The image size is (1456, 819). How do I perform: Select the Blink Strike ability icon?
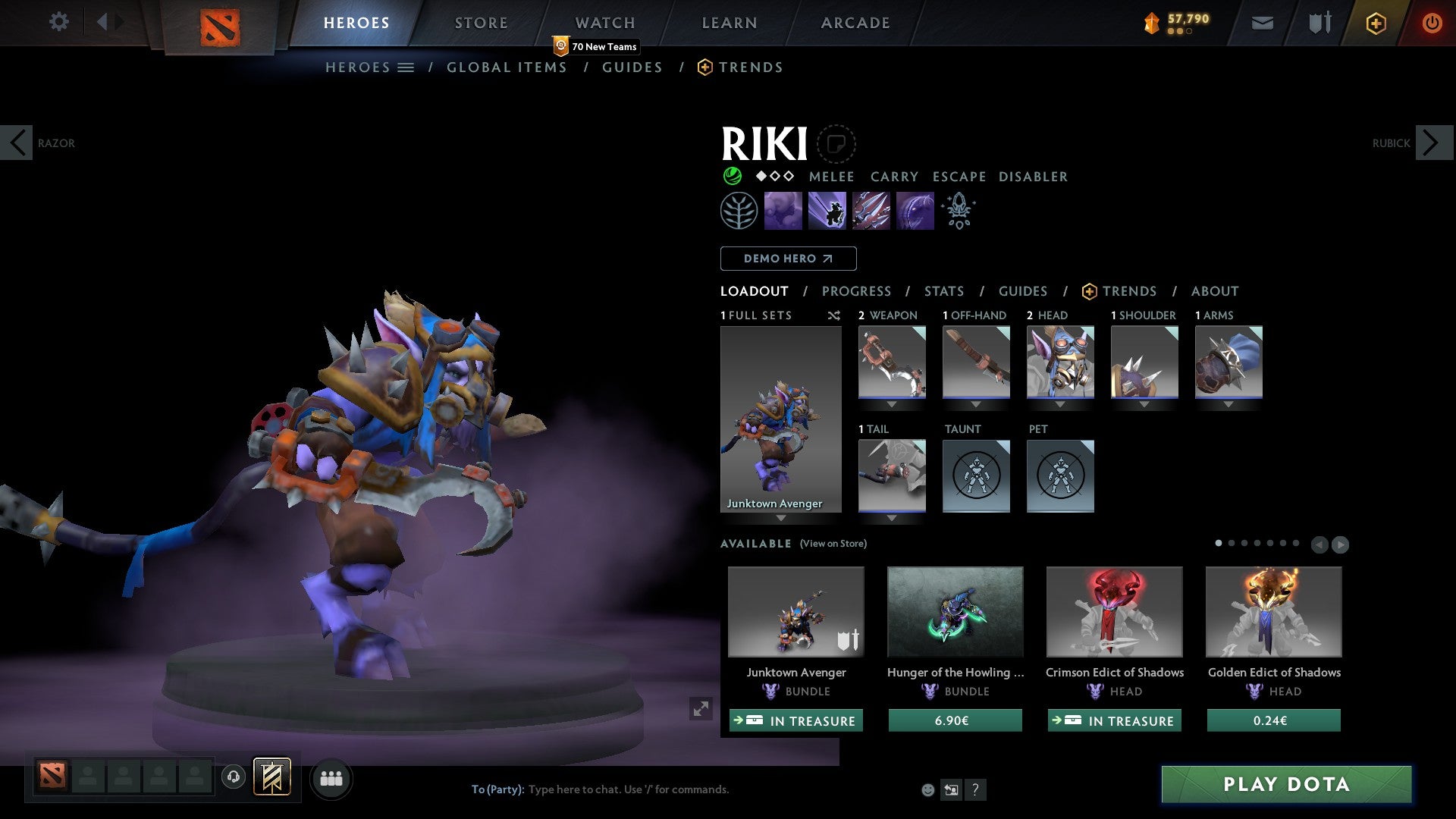[x=827, y=210]
